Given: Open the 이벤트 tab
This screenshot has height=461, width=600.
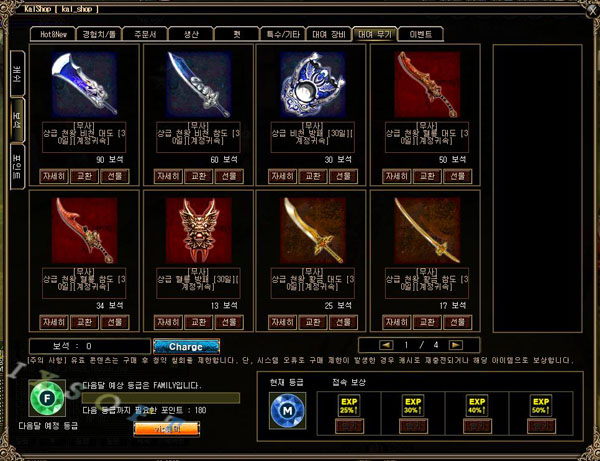Looking at the screenshot, I should [x=421, y=34].
